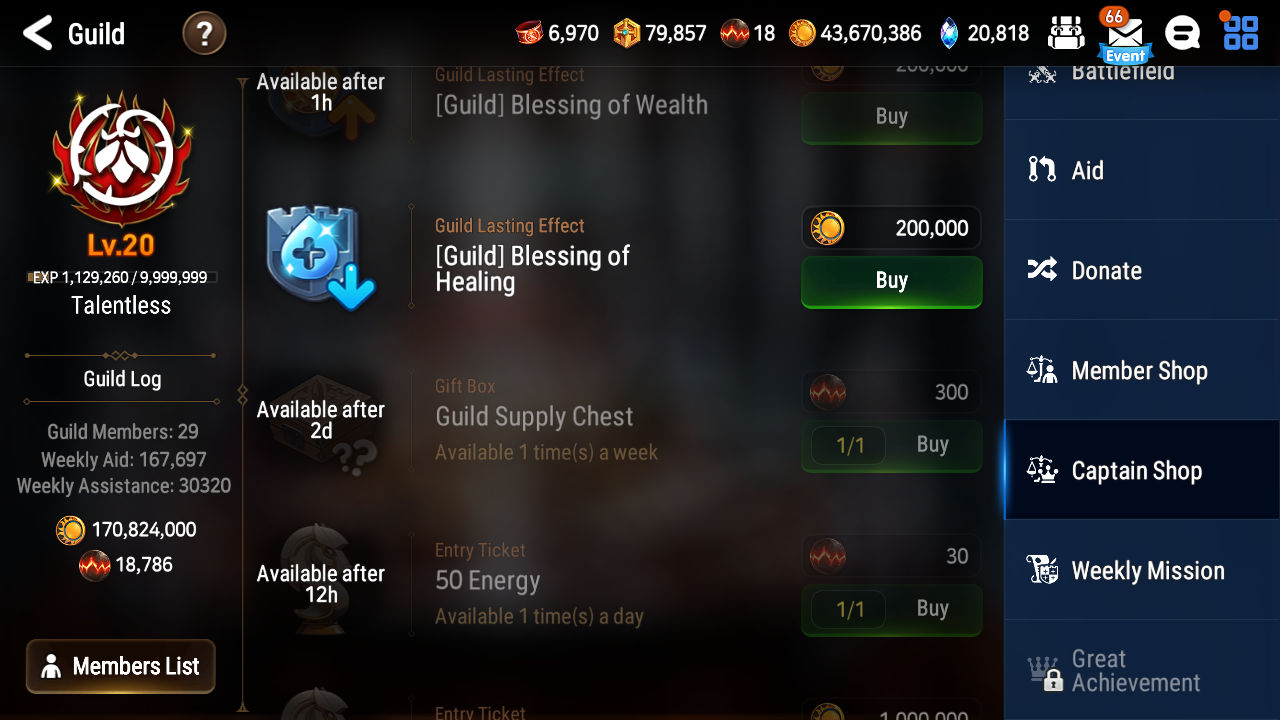Open Great Achievement section
The width and height of the screenshot is (1280, 720).
pos(1140,670)
